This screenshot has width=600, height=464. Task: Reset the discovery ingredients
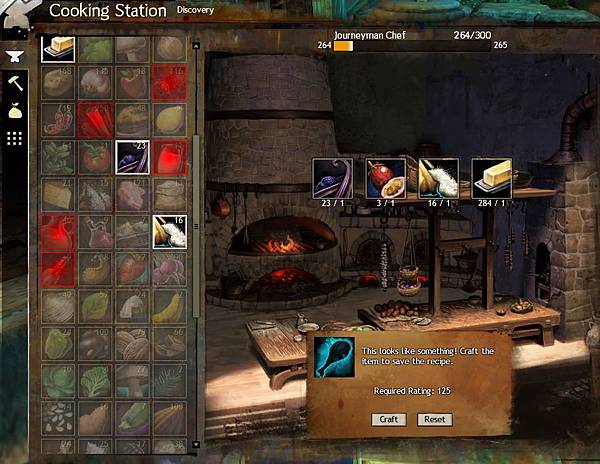pyautogui.click(x=434, y=419)
